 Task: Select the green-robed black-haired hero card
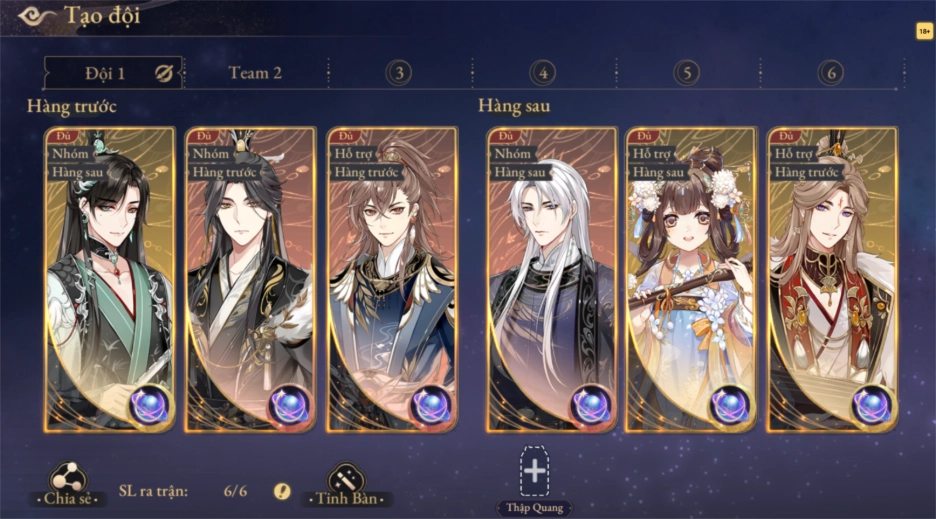coord(109,280)
